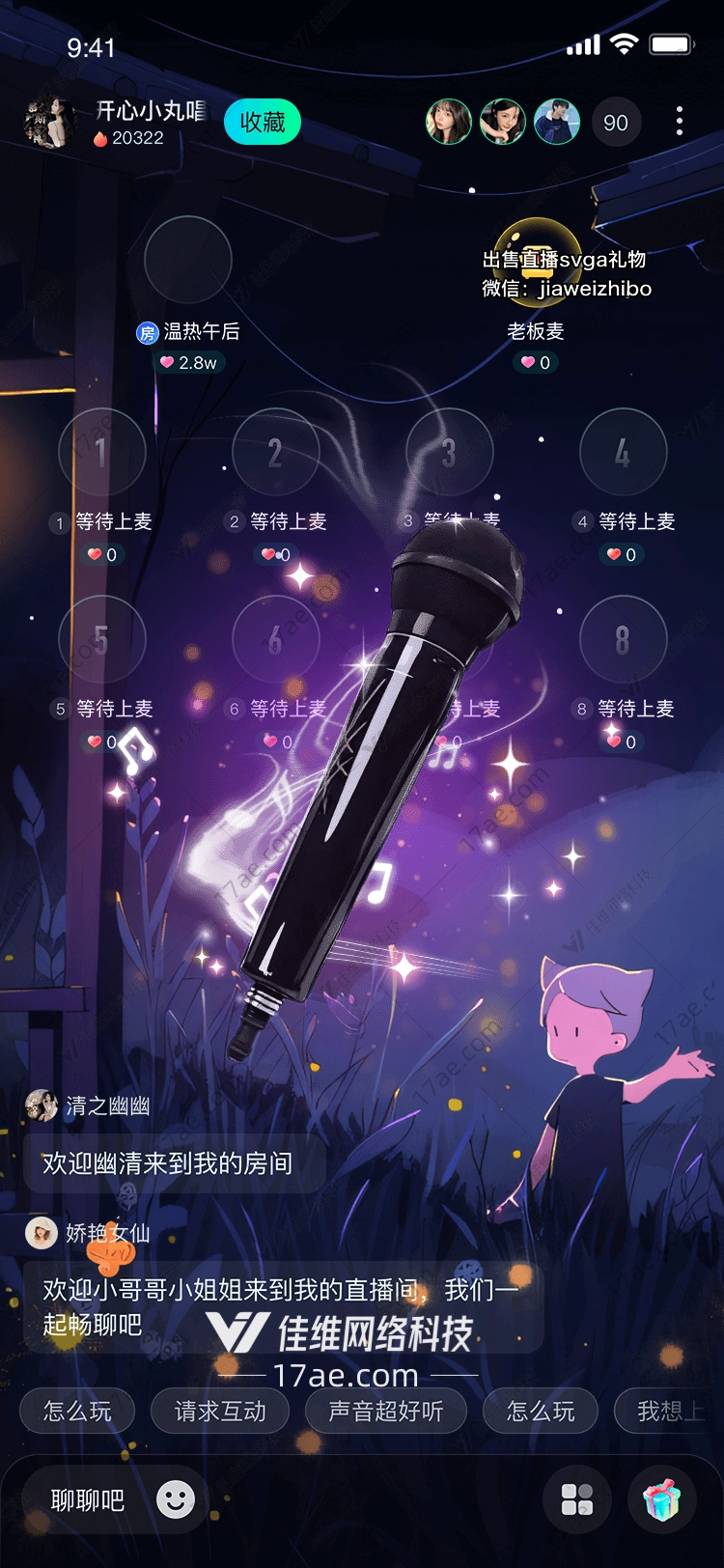Viewport: 724px width, 1568px height.
Task: View chat user 娇艳女仙's avatar
Action: [x=42, y=1233]
